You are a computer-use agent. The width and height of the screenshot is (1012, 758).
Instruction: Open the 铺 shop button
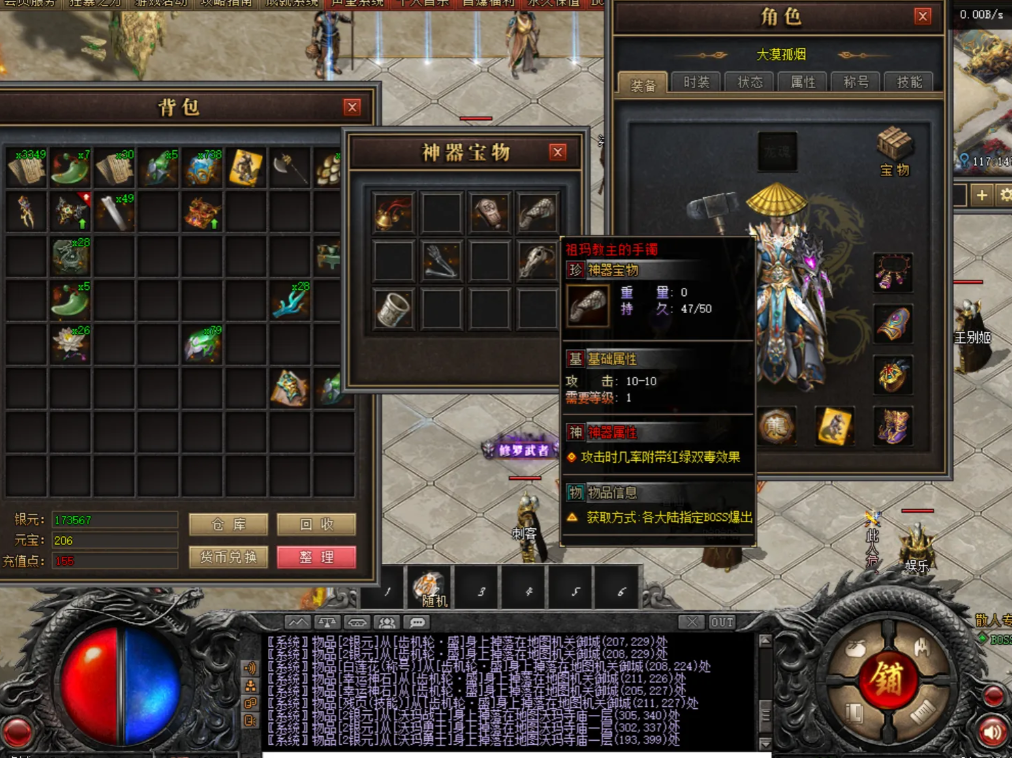click(881, 680)
